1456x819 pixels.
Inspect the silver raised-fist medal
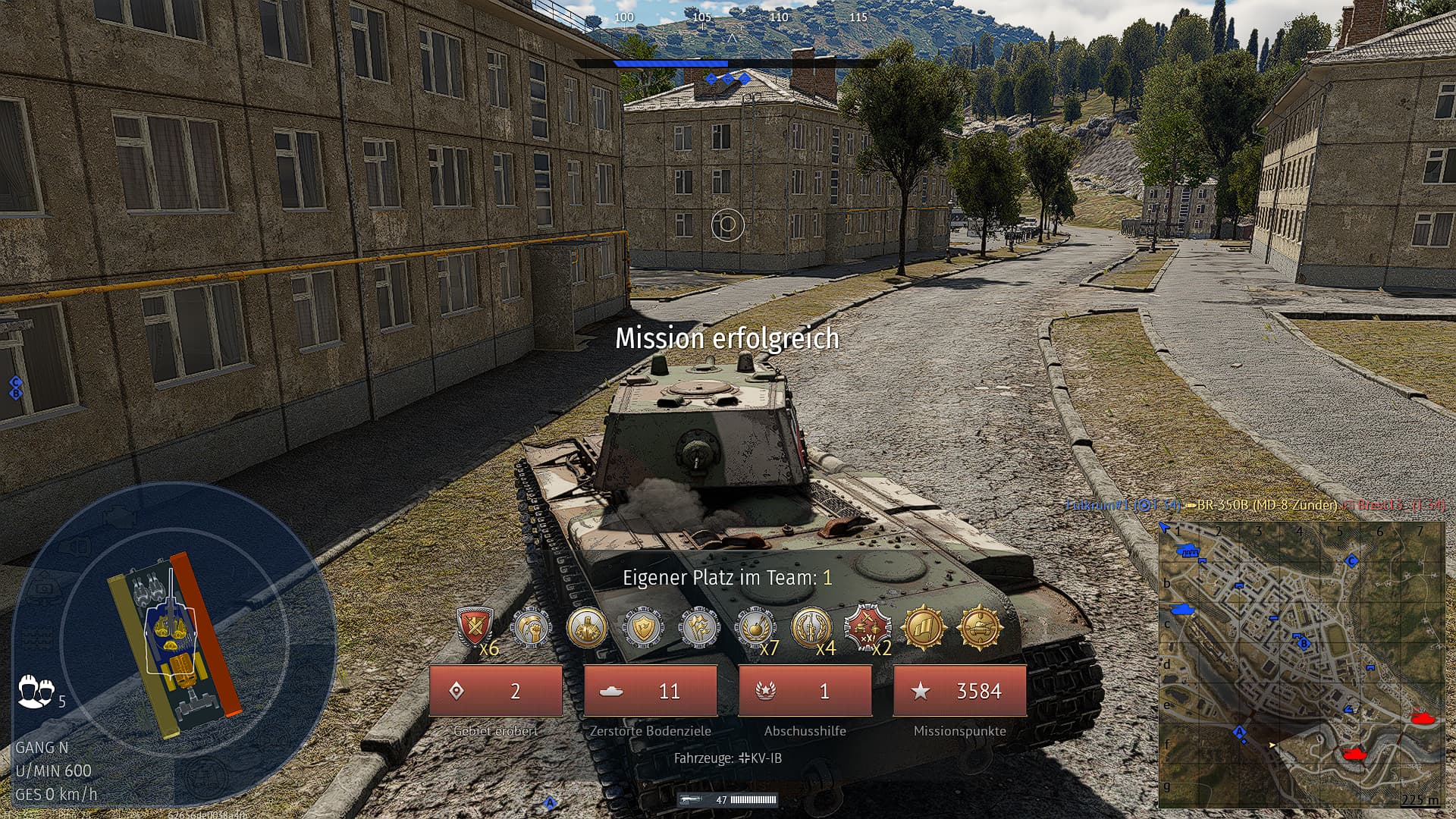tap(531, 627)
